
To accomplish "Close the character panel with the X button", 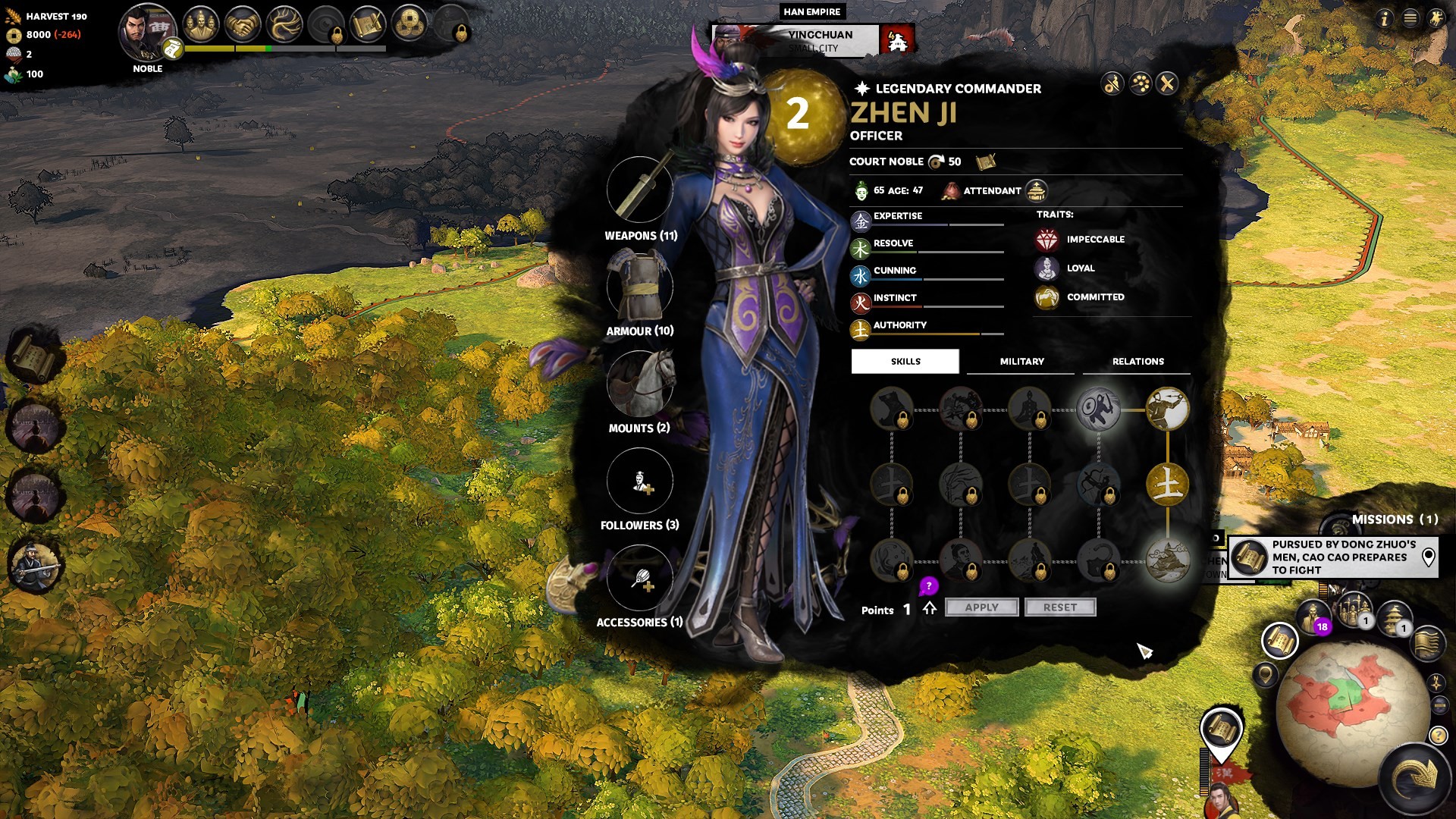I will (x=1167, y=83).
